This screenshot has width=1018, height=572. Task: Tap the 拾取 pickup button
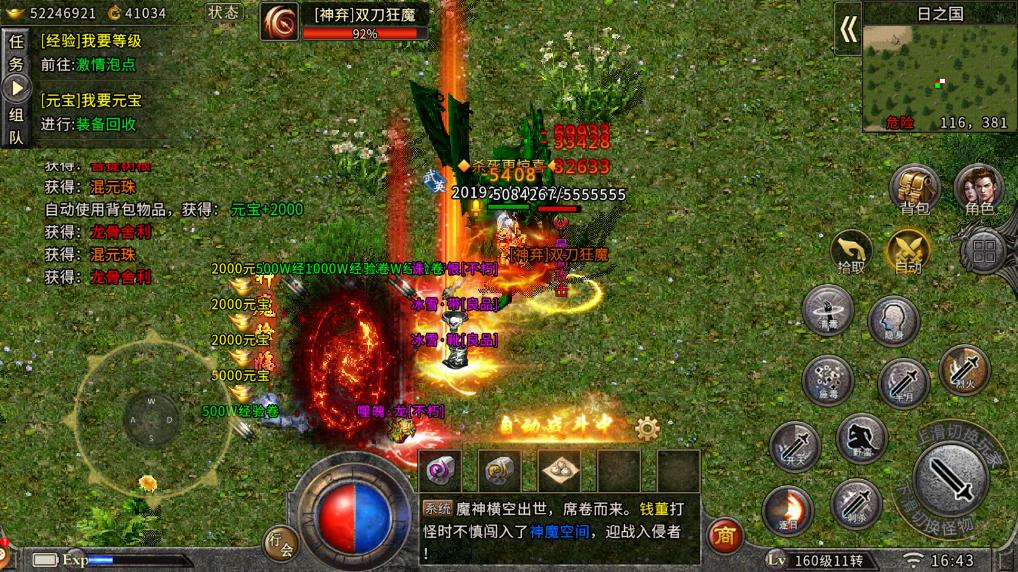[x=852, y=251]
